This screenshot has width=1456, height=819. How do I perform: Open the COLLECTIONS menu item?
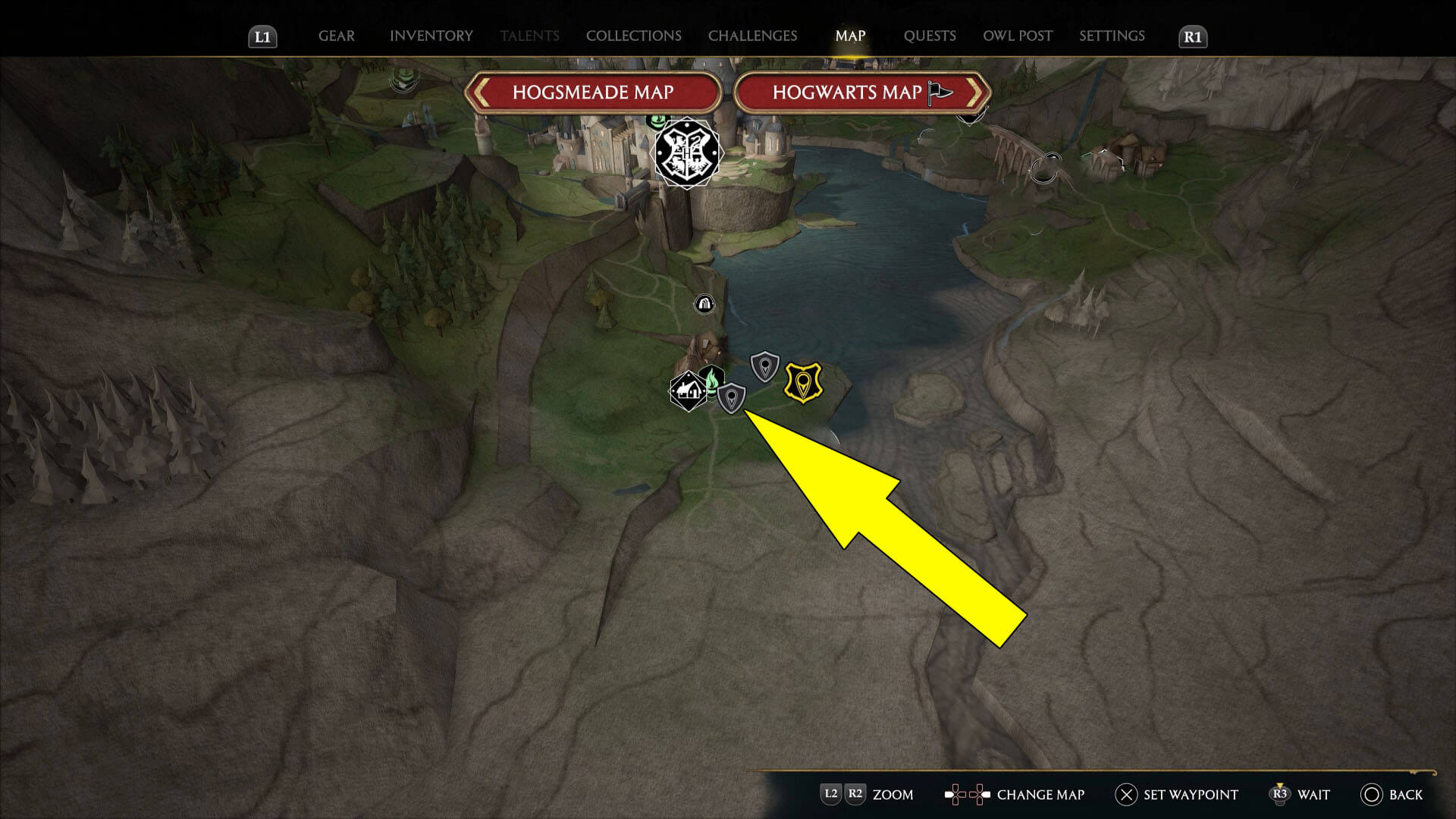point(633,35)
